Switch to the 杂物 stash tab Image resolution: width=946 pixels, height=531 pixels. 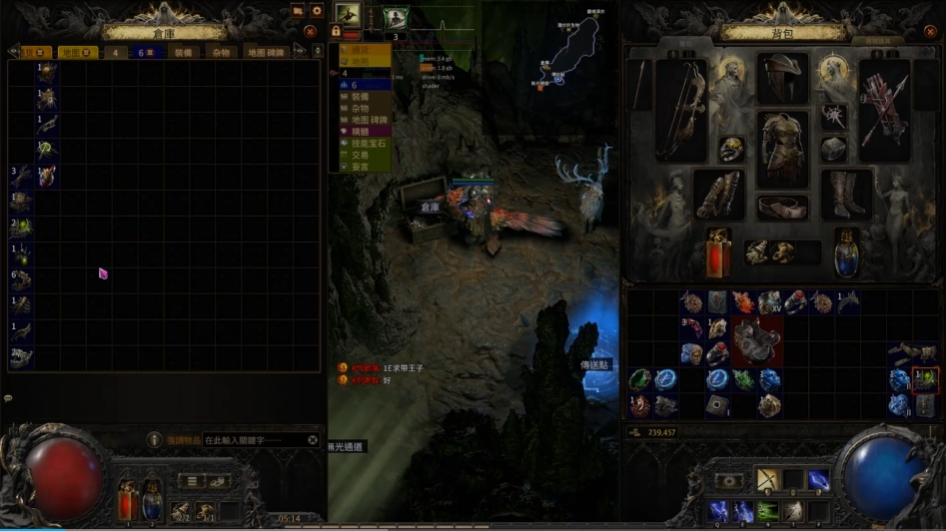(x=221, y=52)
